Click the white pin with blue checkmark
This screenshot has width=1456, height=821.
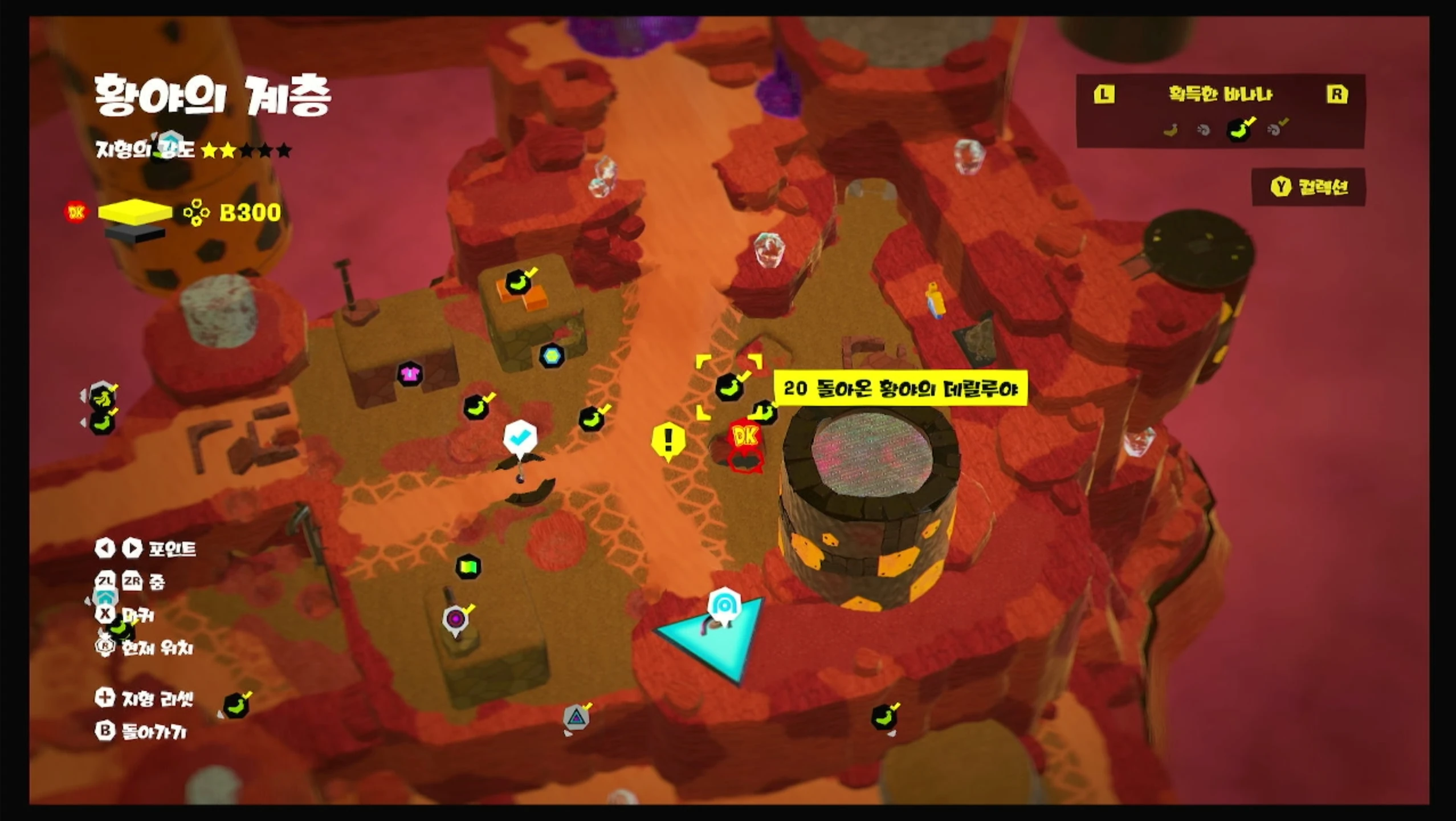coord(520,438)
